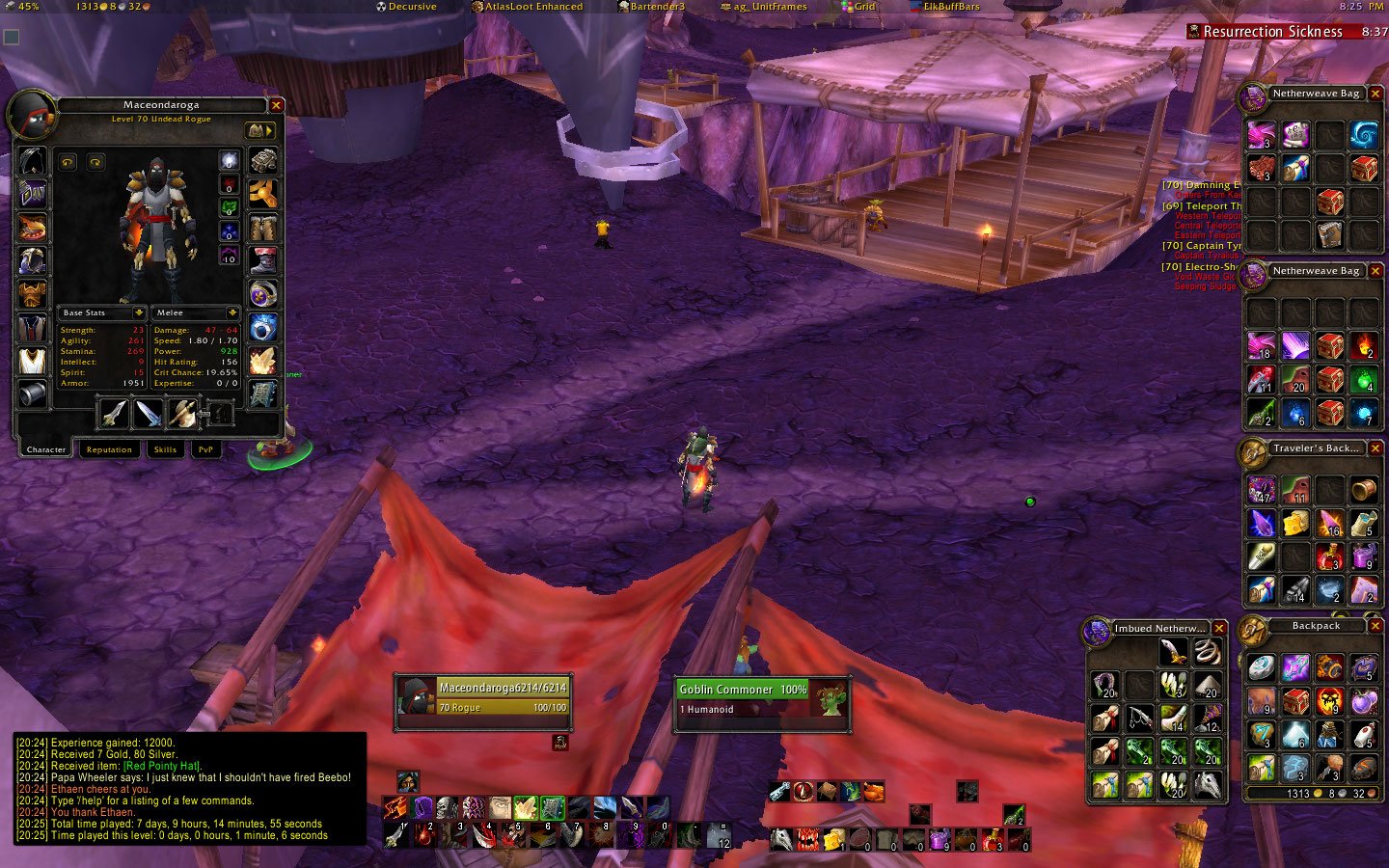Open Grid addon from the top bar
The width and height of the screenshot is (1389, 868).
coord(861,6)
